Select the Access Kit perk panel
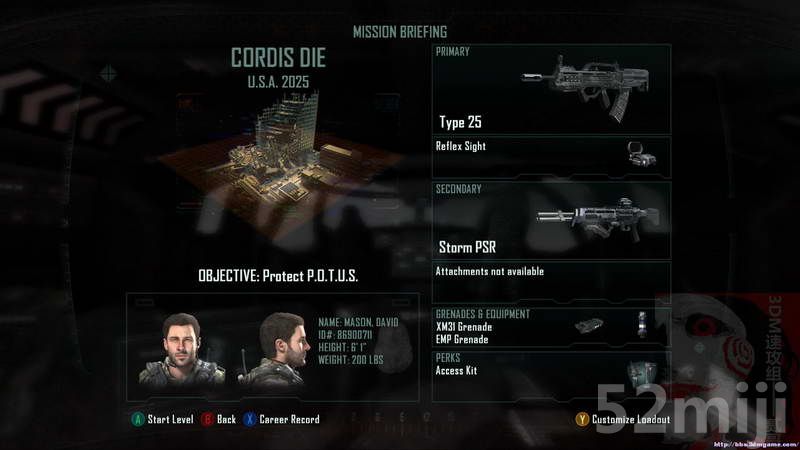Viewport: 800px width, 450px height. click(x=551, y=374)
